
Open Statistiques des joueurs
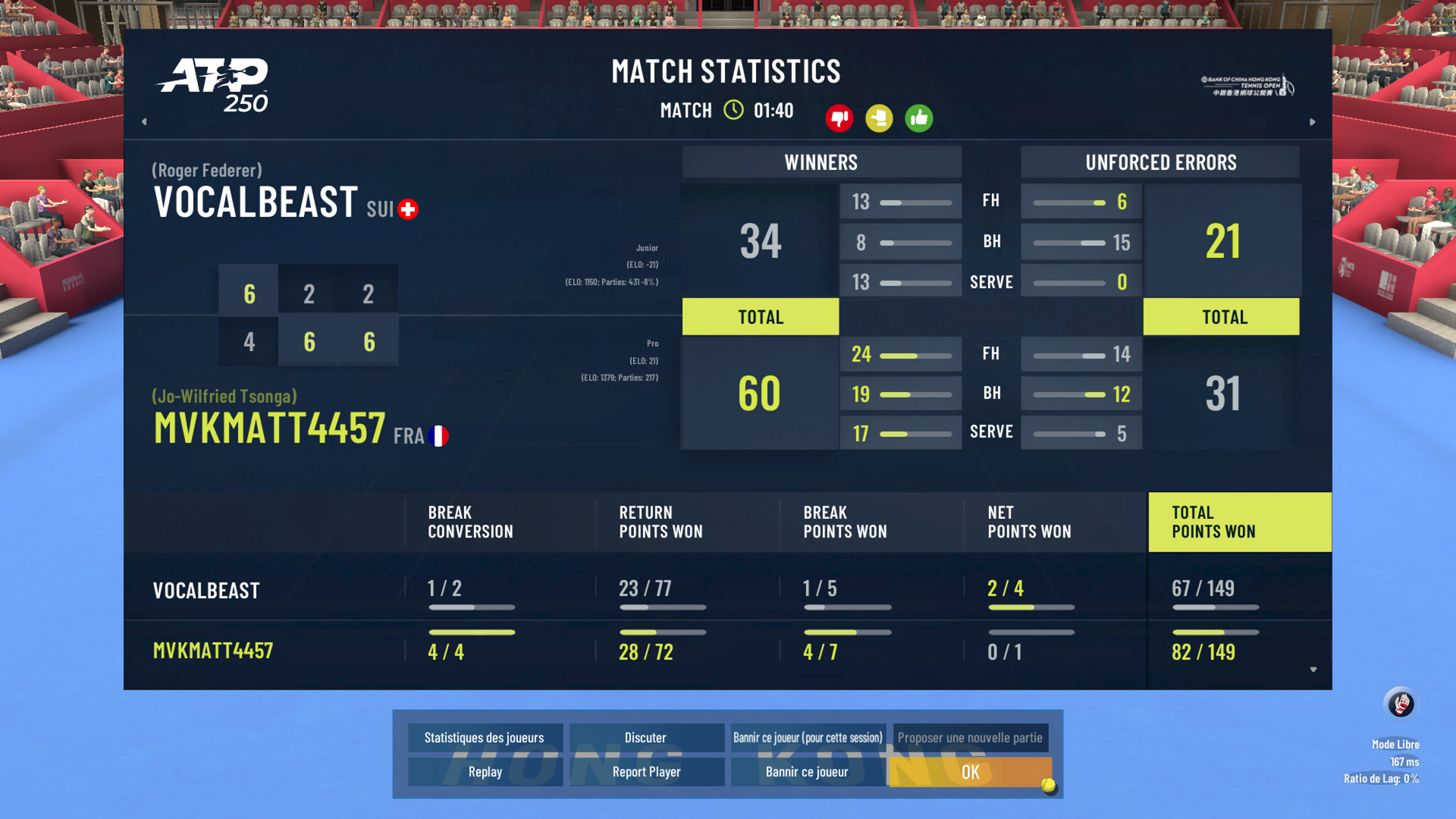484,738
